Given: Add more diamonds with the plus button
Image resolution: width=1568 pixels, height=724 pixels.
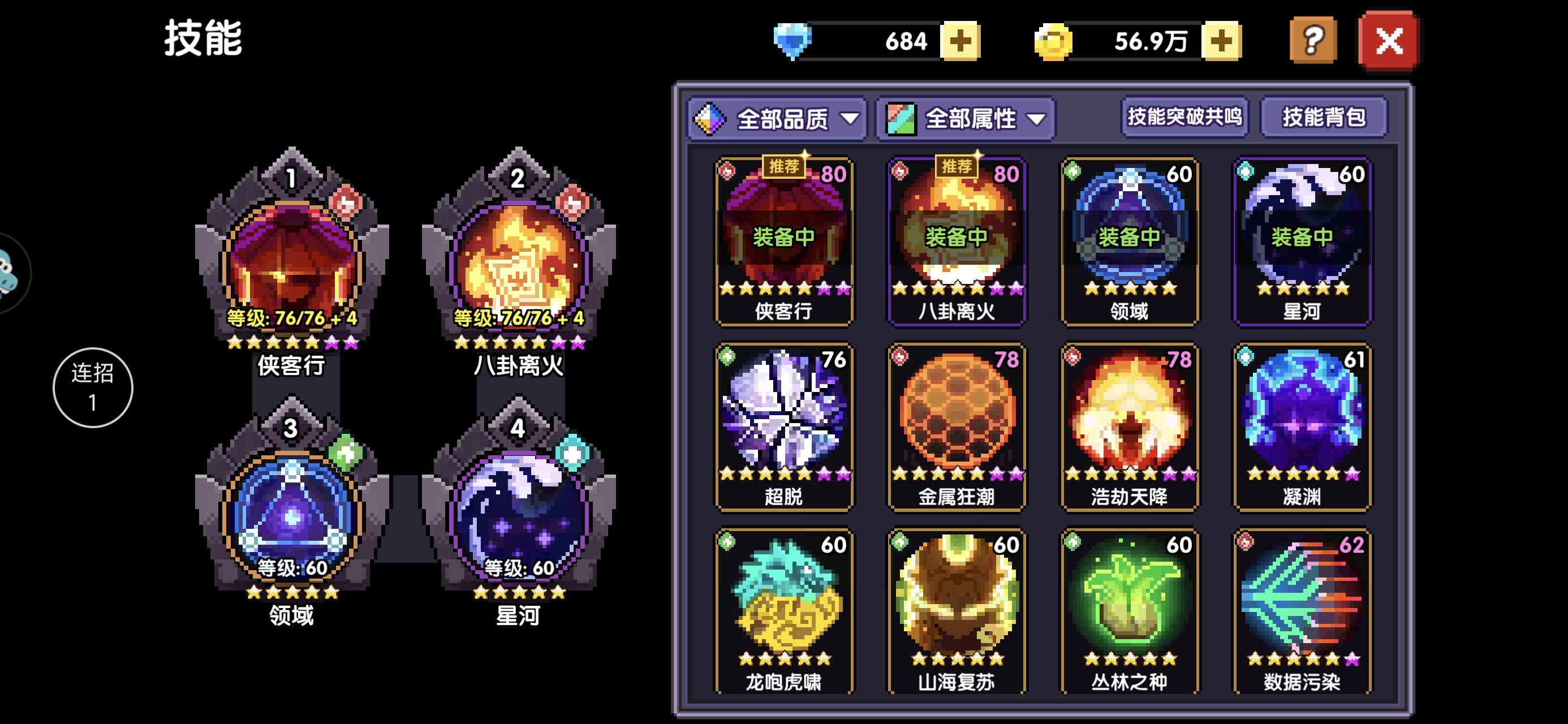Looking at the screenshot, I should click(x=960, y=41).
